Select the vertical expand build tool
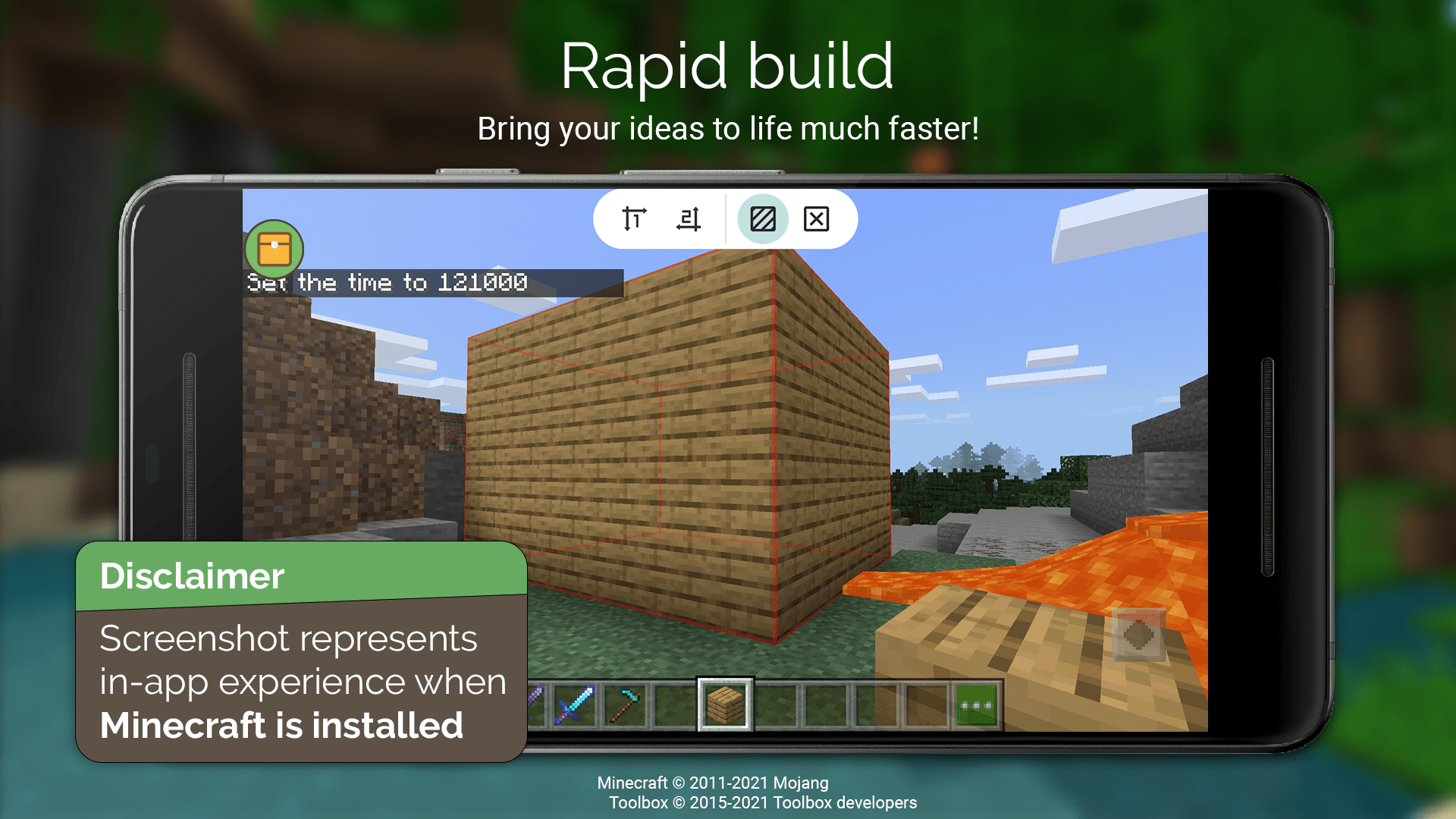This screenshot has height=819, width=1456. [x=633, y=219]
